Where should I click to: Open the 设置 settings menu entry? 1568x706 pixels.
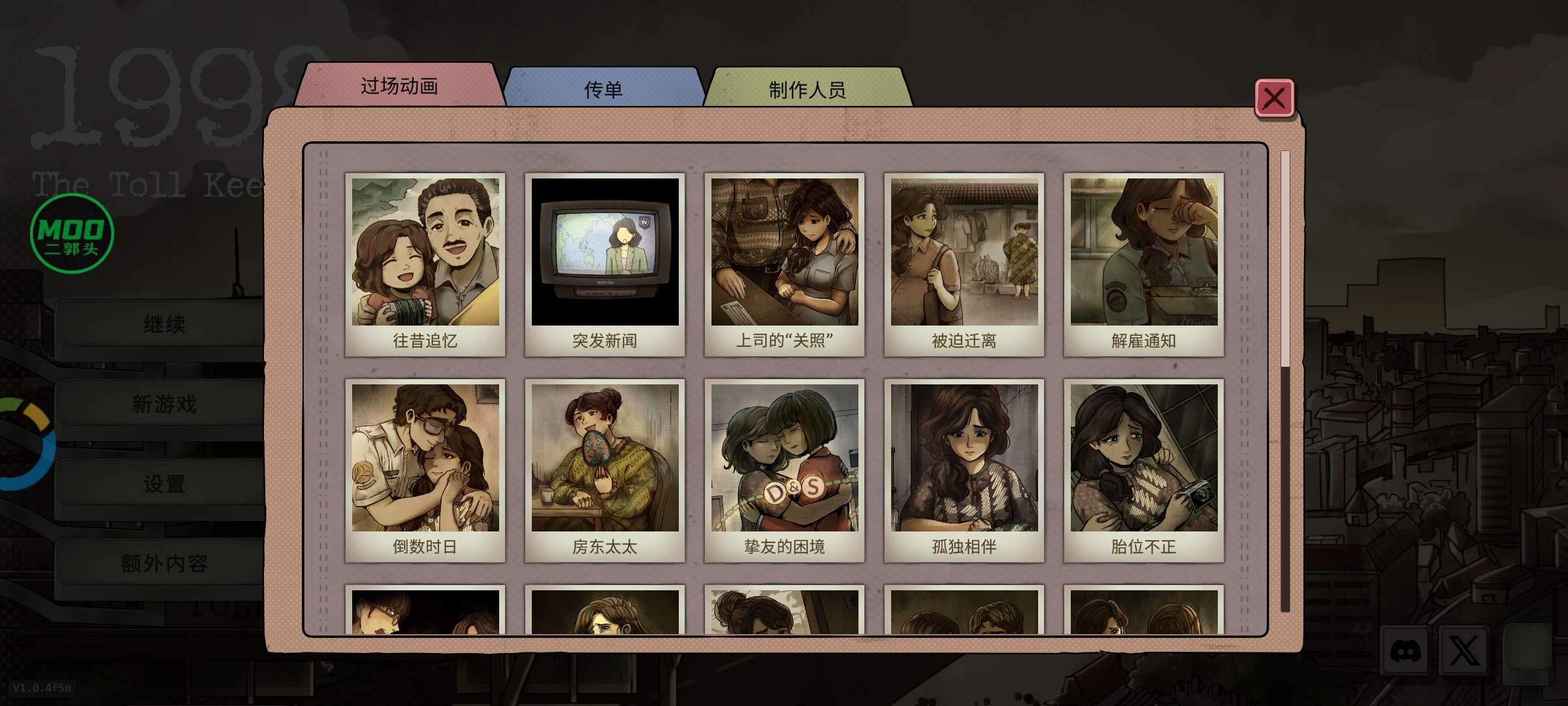pyautogui.click(x=163, y=484)
